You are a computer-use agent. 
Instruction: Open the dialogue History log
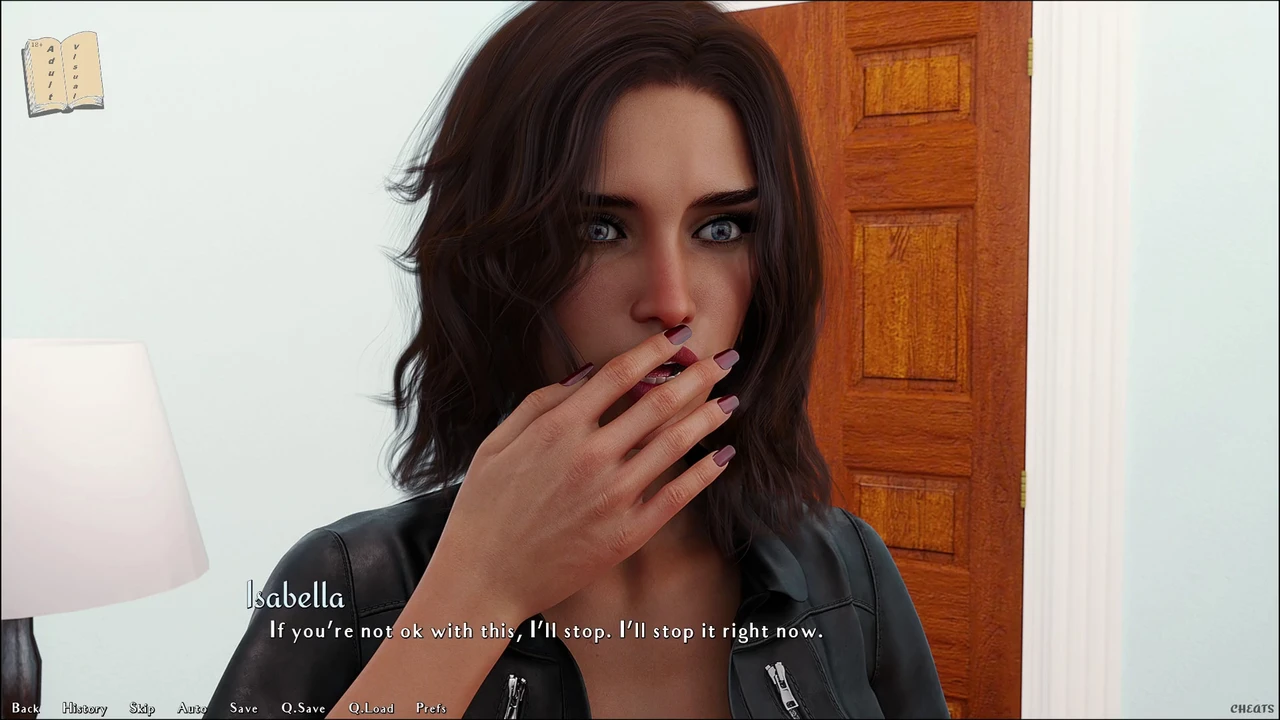84,708
